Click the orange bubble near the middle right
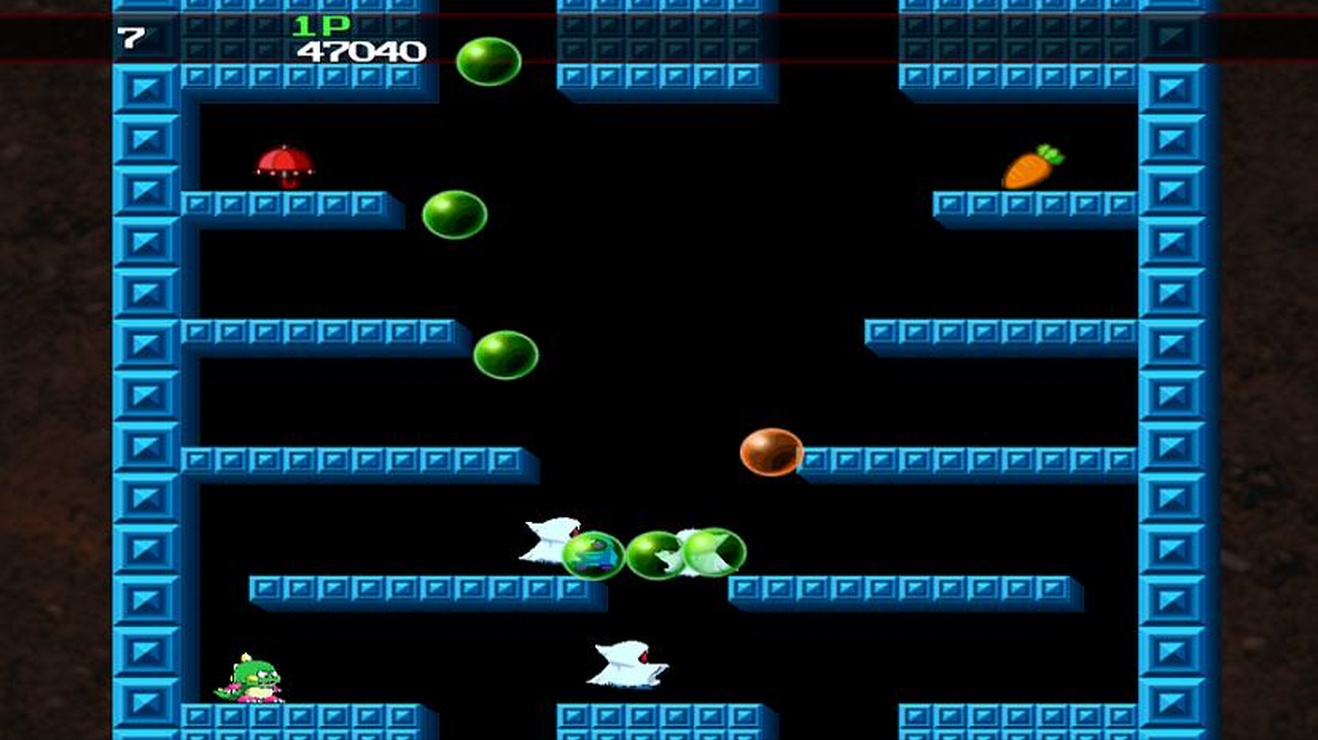1318x740 pixels. click(x=772, y=452)
